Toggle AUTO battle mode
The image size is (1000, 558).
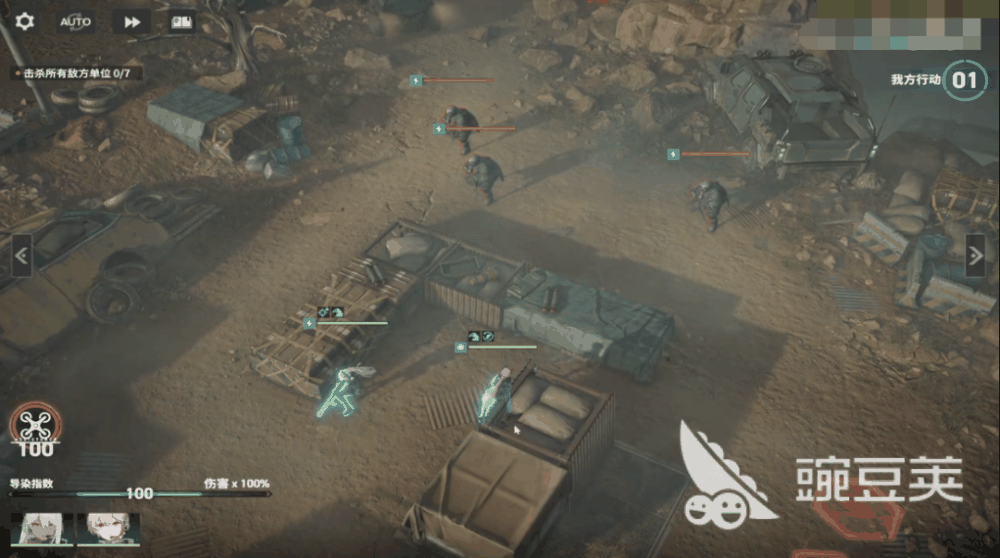(76, 21)
